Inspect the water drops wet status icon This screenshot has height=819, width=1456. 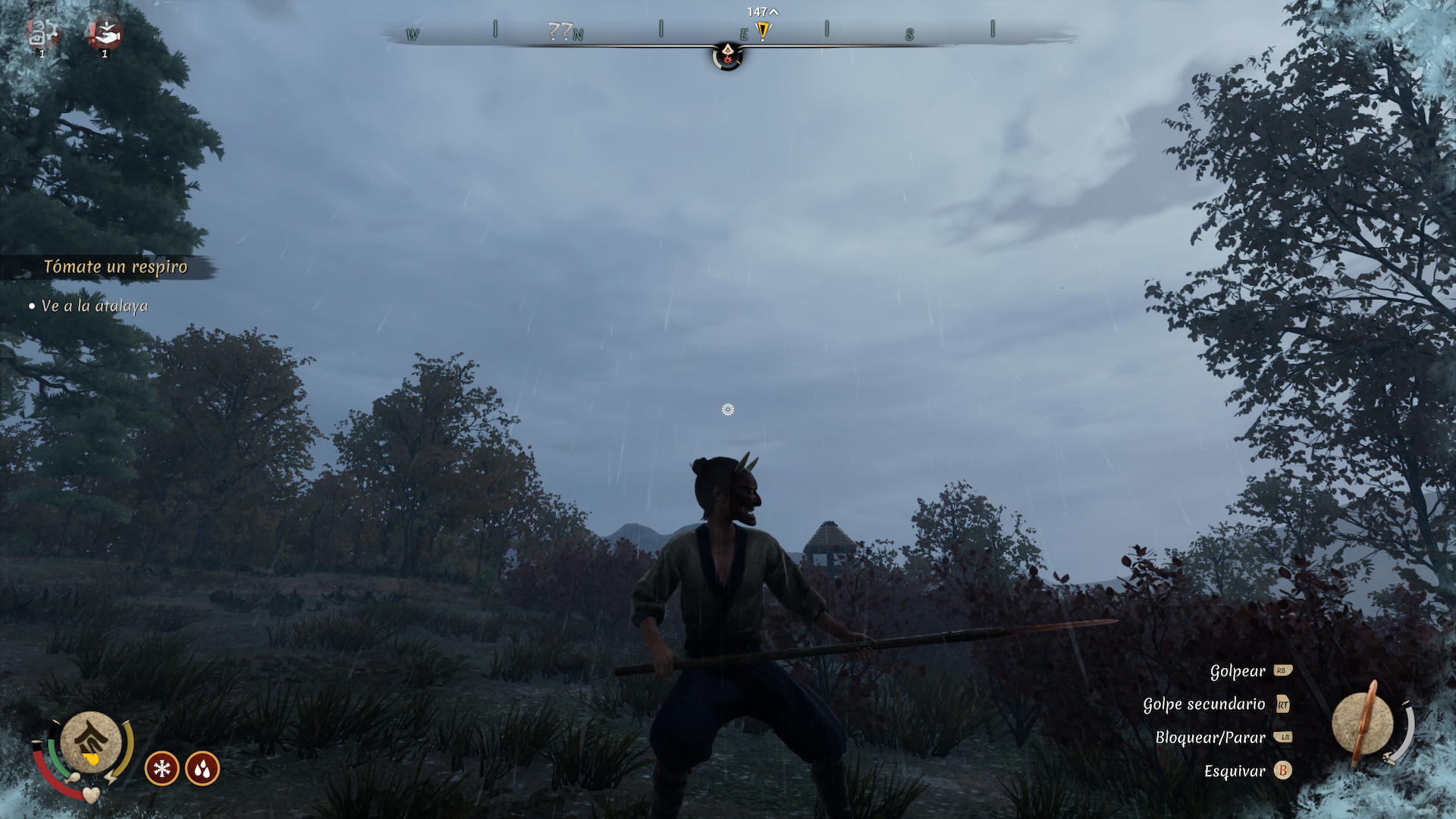(202, 769)
